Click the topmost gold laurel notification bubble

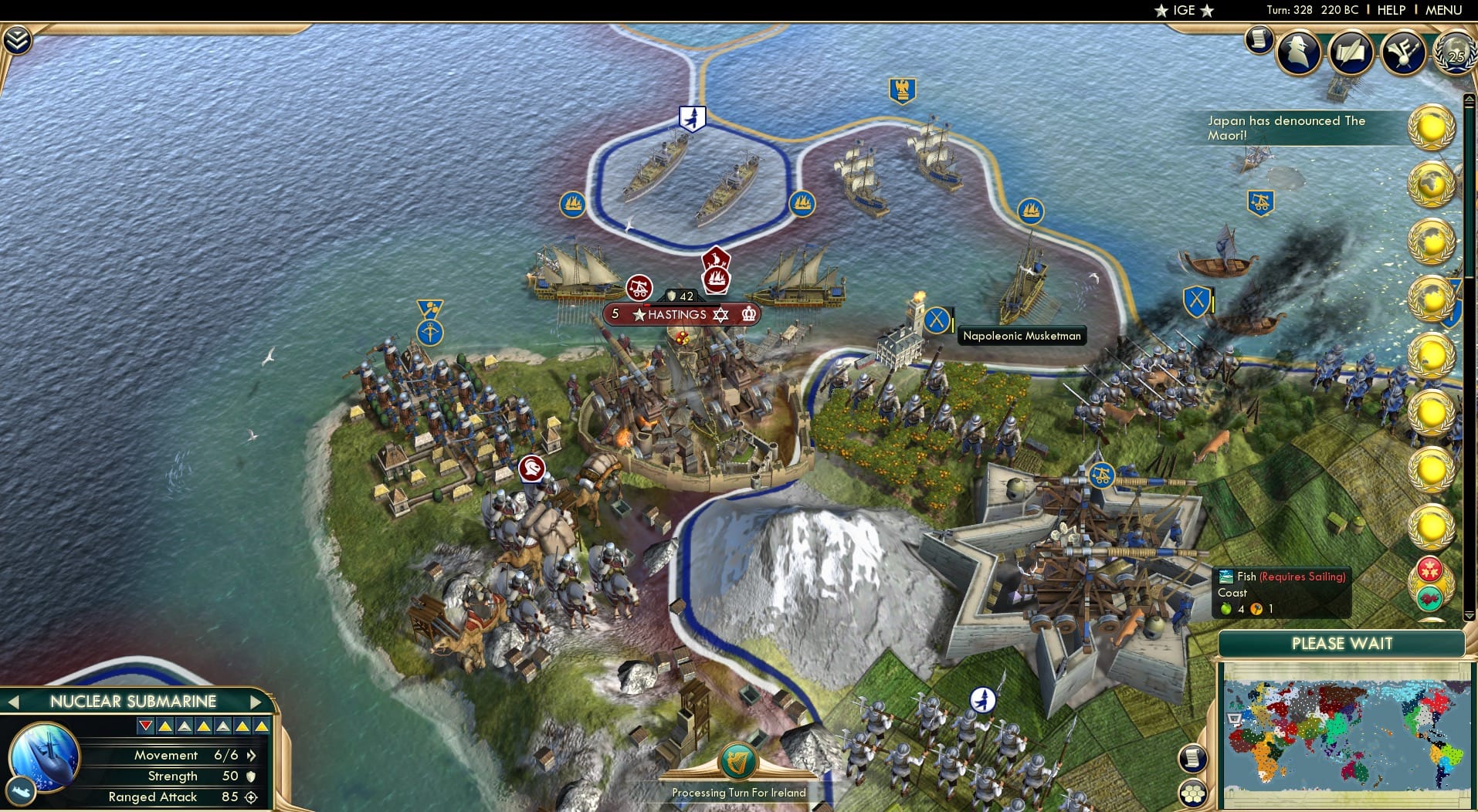point(1432,127)
